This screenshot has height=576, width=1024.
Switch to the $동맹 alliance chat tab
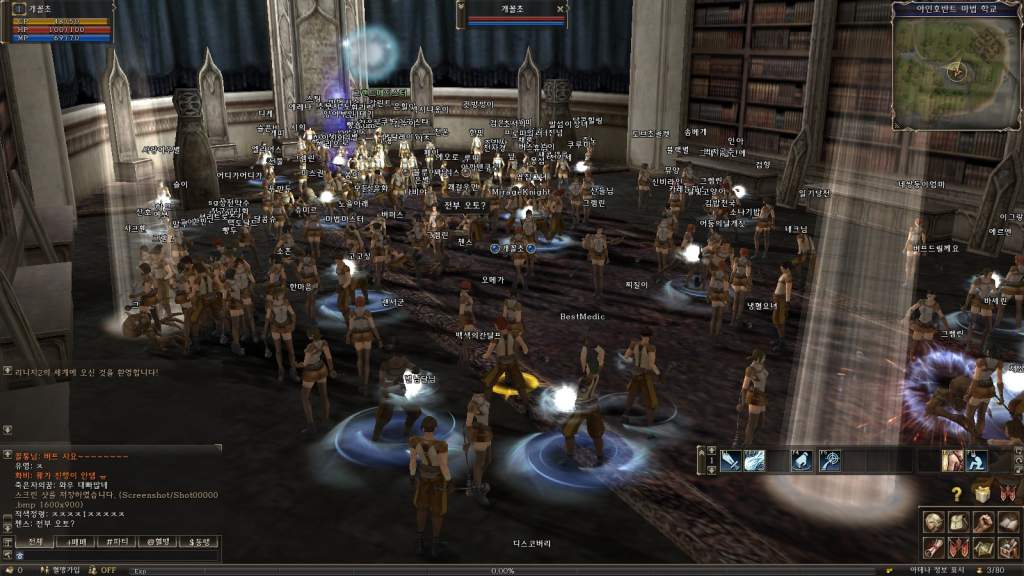tap(198, 541)
